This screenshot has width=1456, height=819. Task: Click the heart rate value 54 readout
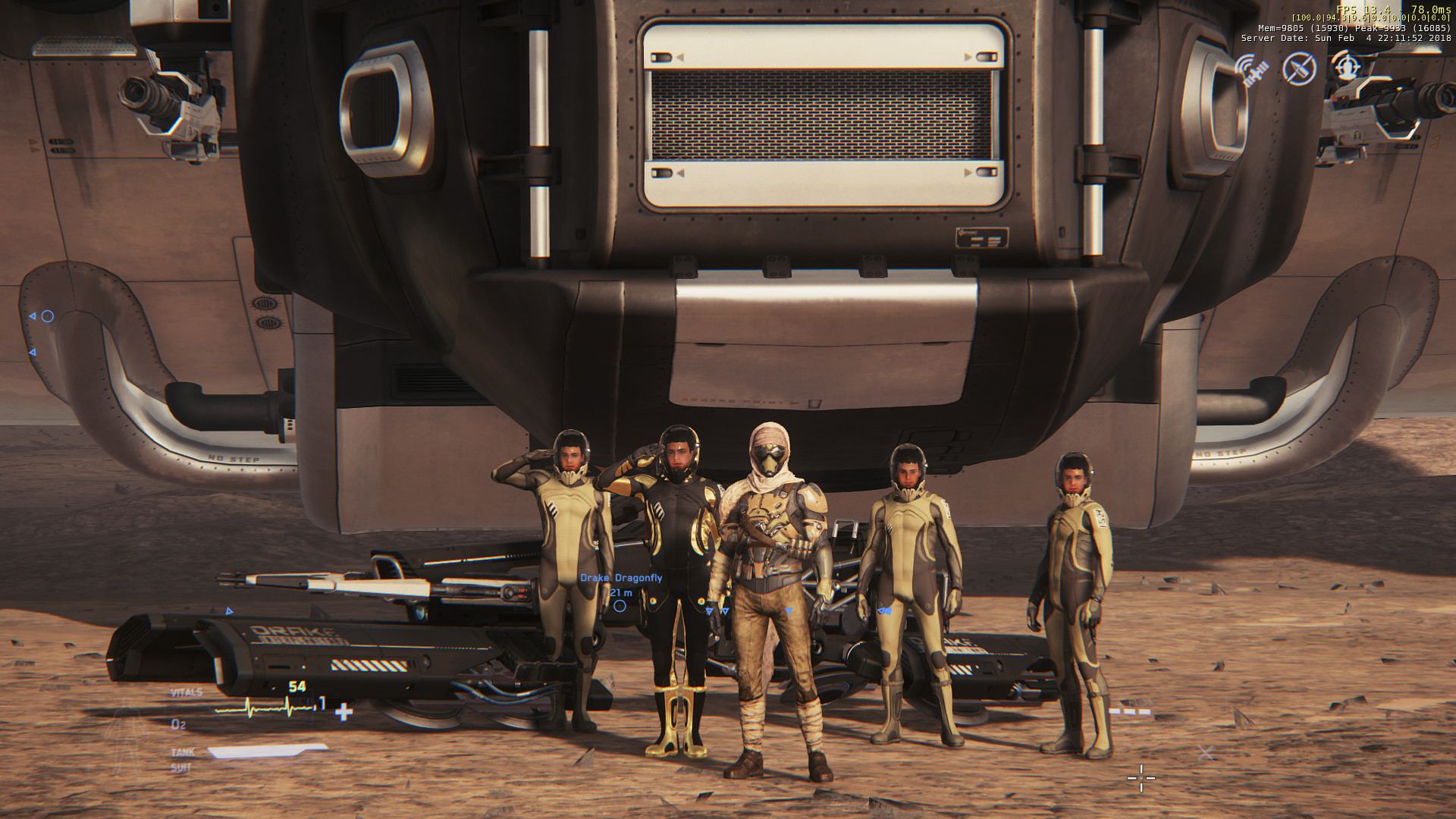[297, 686]
